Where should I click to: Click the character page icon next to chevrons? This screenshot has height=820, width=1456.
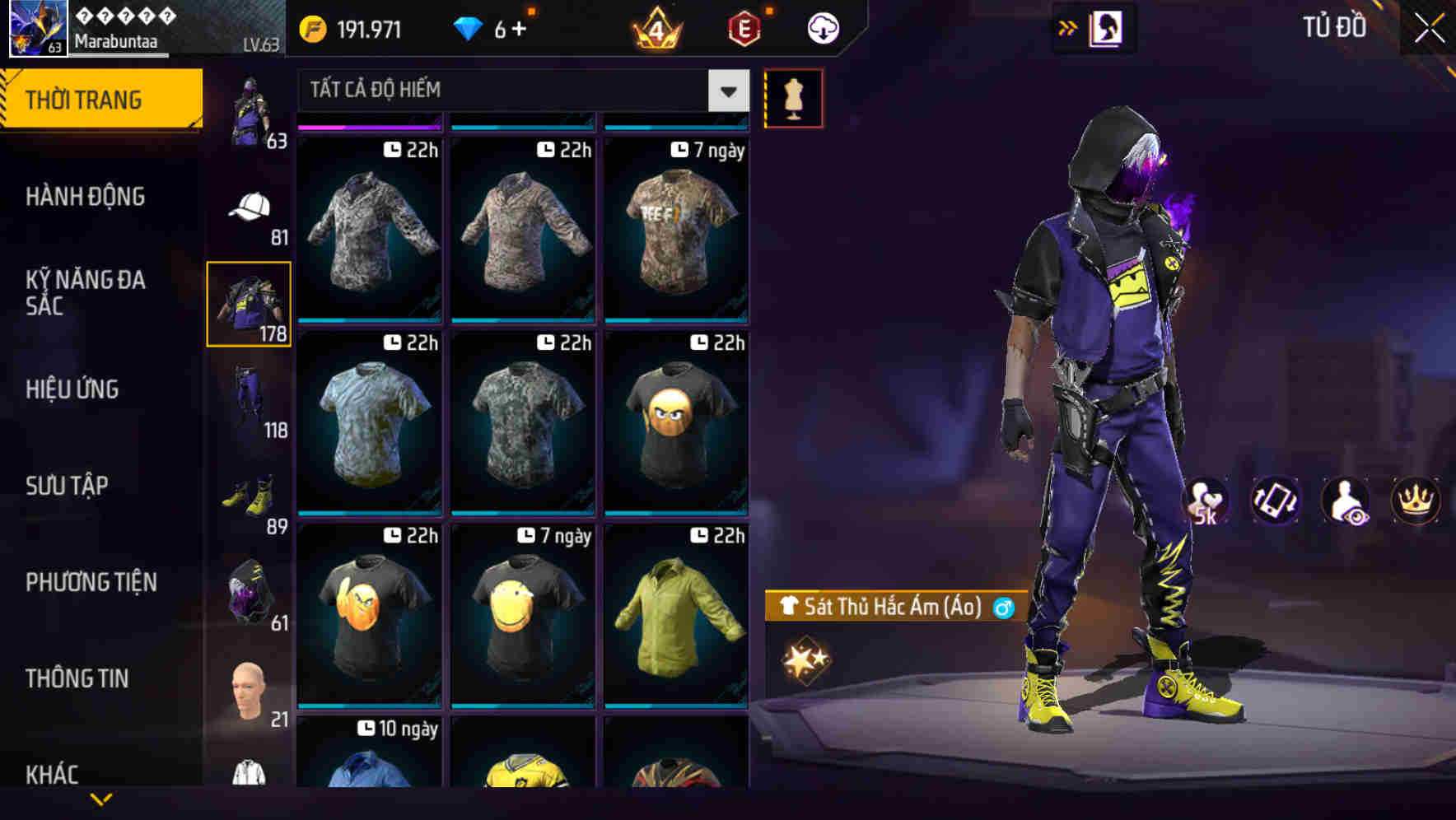pos(1106,27)
